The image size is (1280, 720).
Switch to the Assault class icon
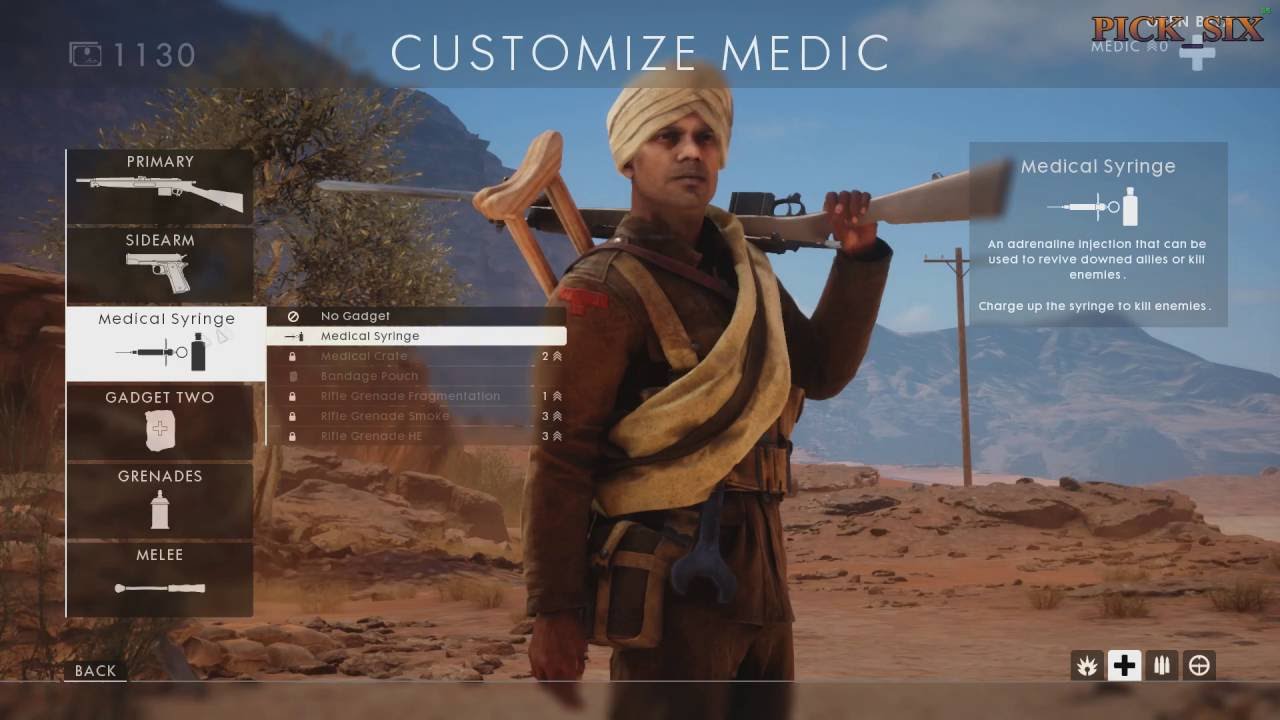click(1087, 665)
